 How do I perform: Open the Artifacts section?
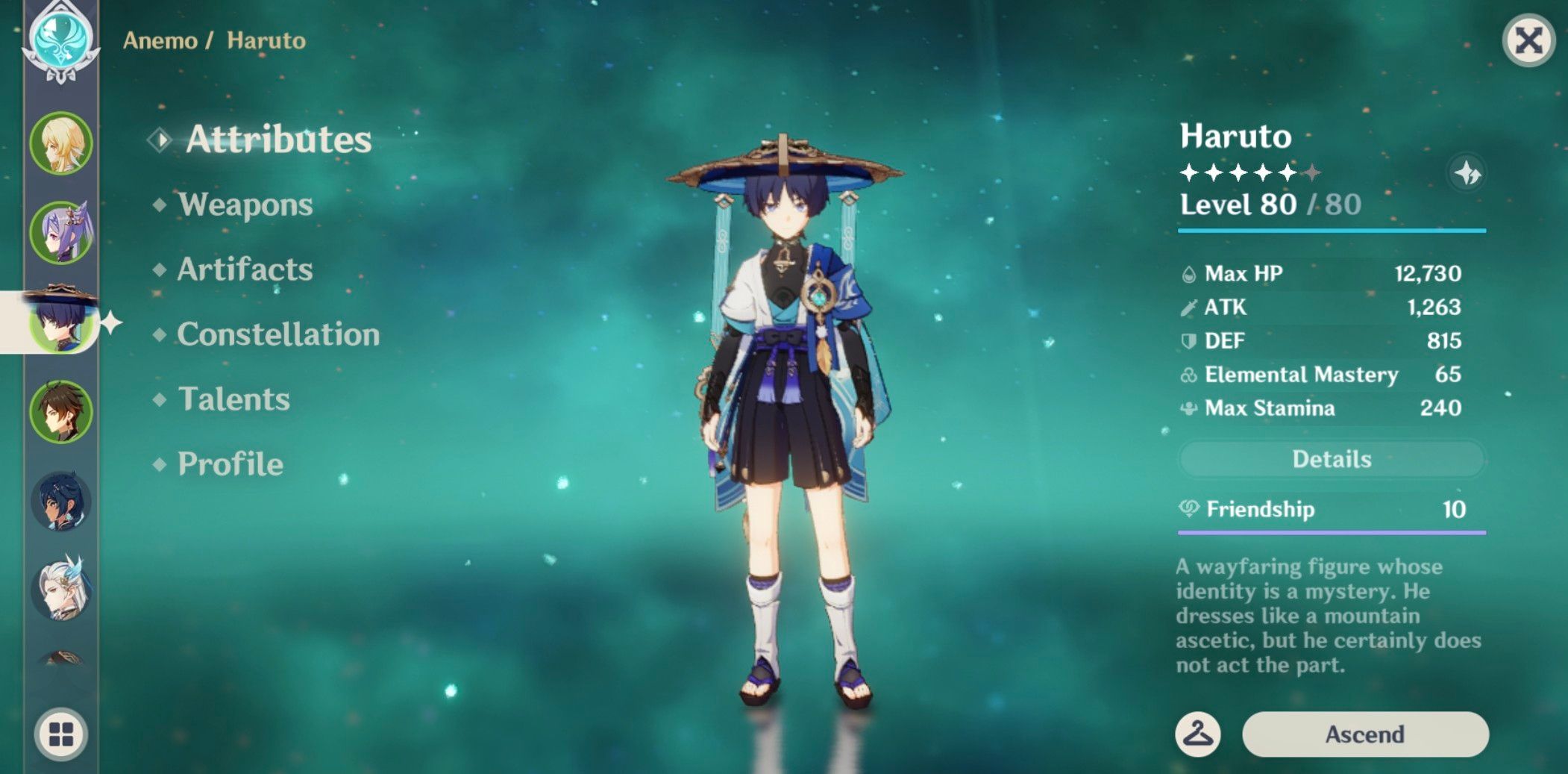243,270
